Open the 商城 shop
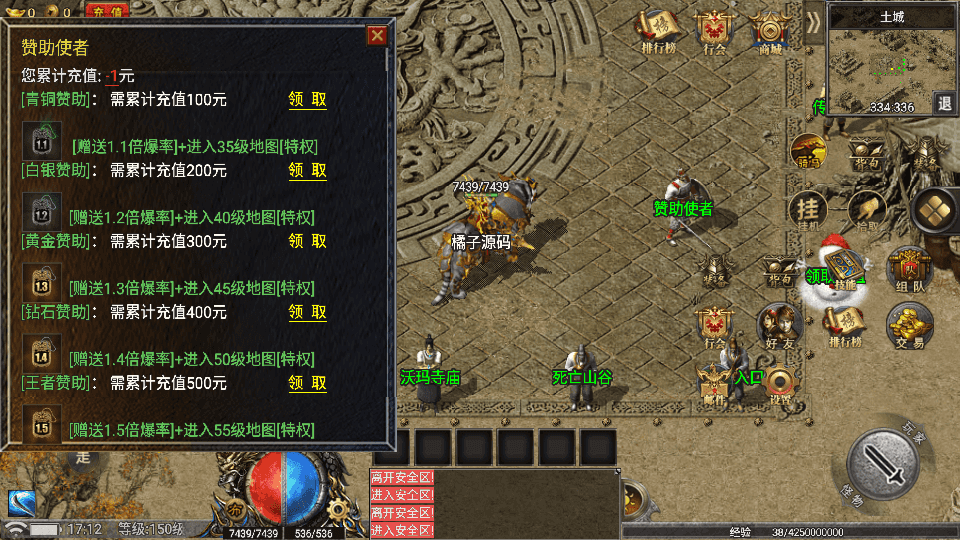The height and width of the screenshot is (540, 960). point(769,32)
